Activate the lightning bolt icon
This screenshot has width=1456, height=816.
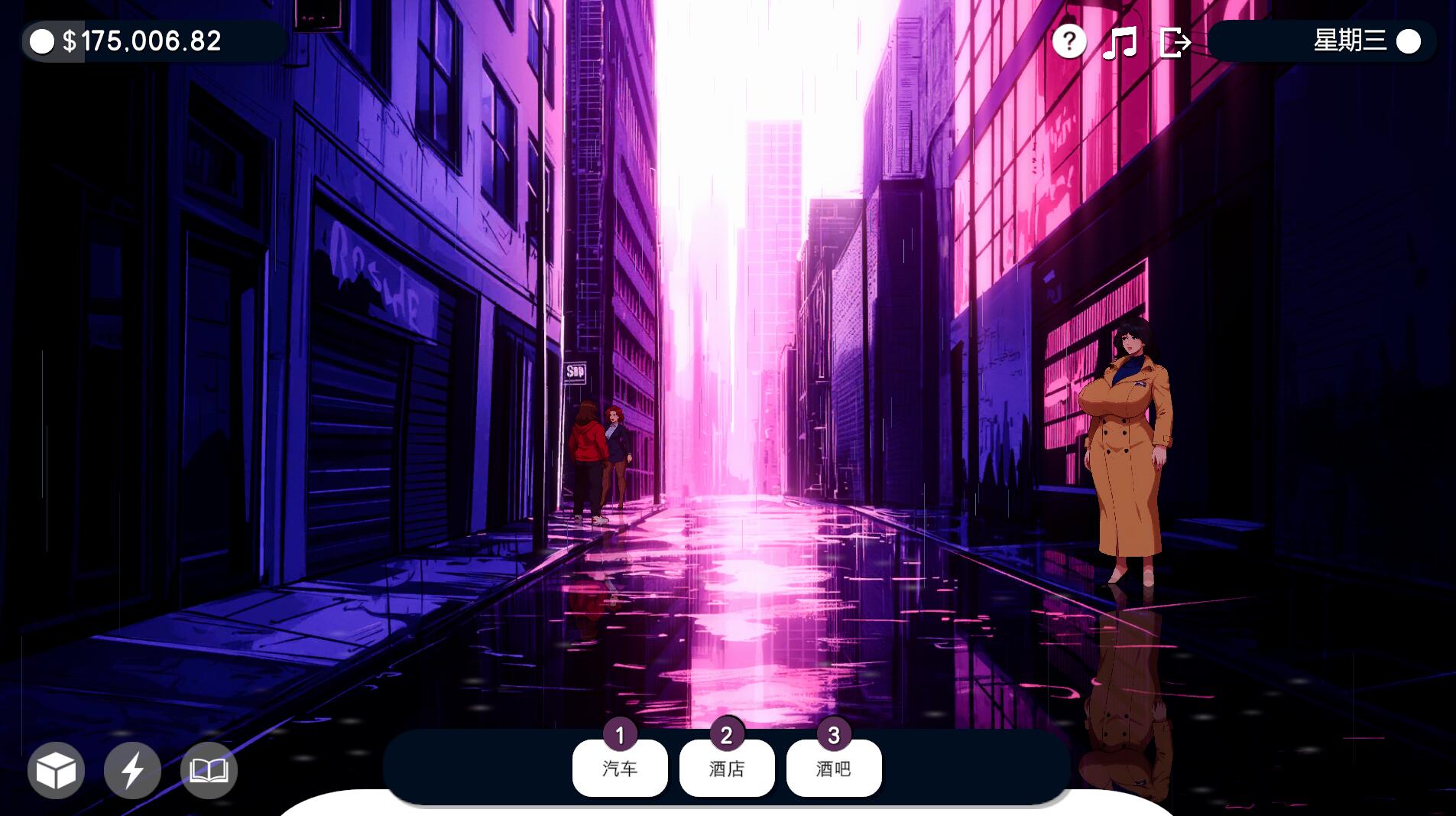[132, 770]
